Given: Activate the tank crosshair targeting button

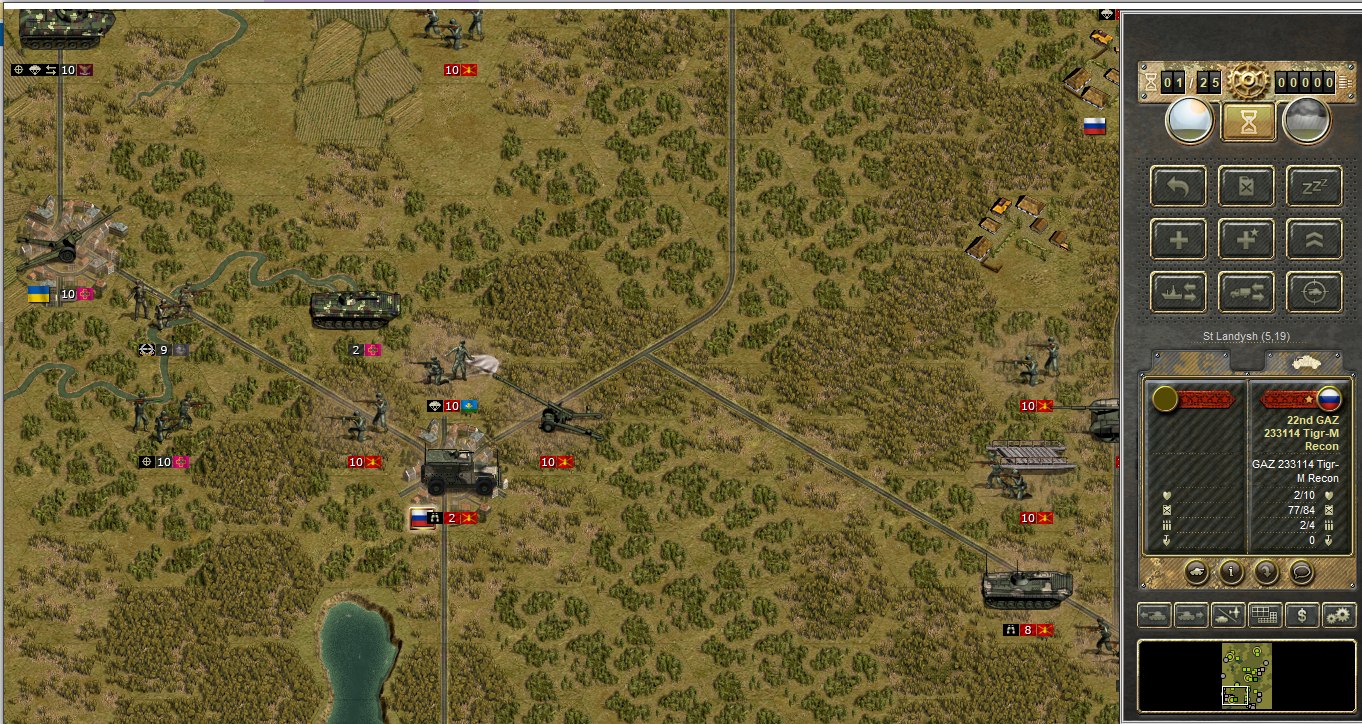Looking at the screenshot, I should pos(1313,292).
